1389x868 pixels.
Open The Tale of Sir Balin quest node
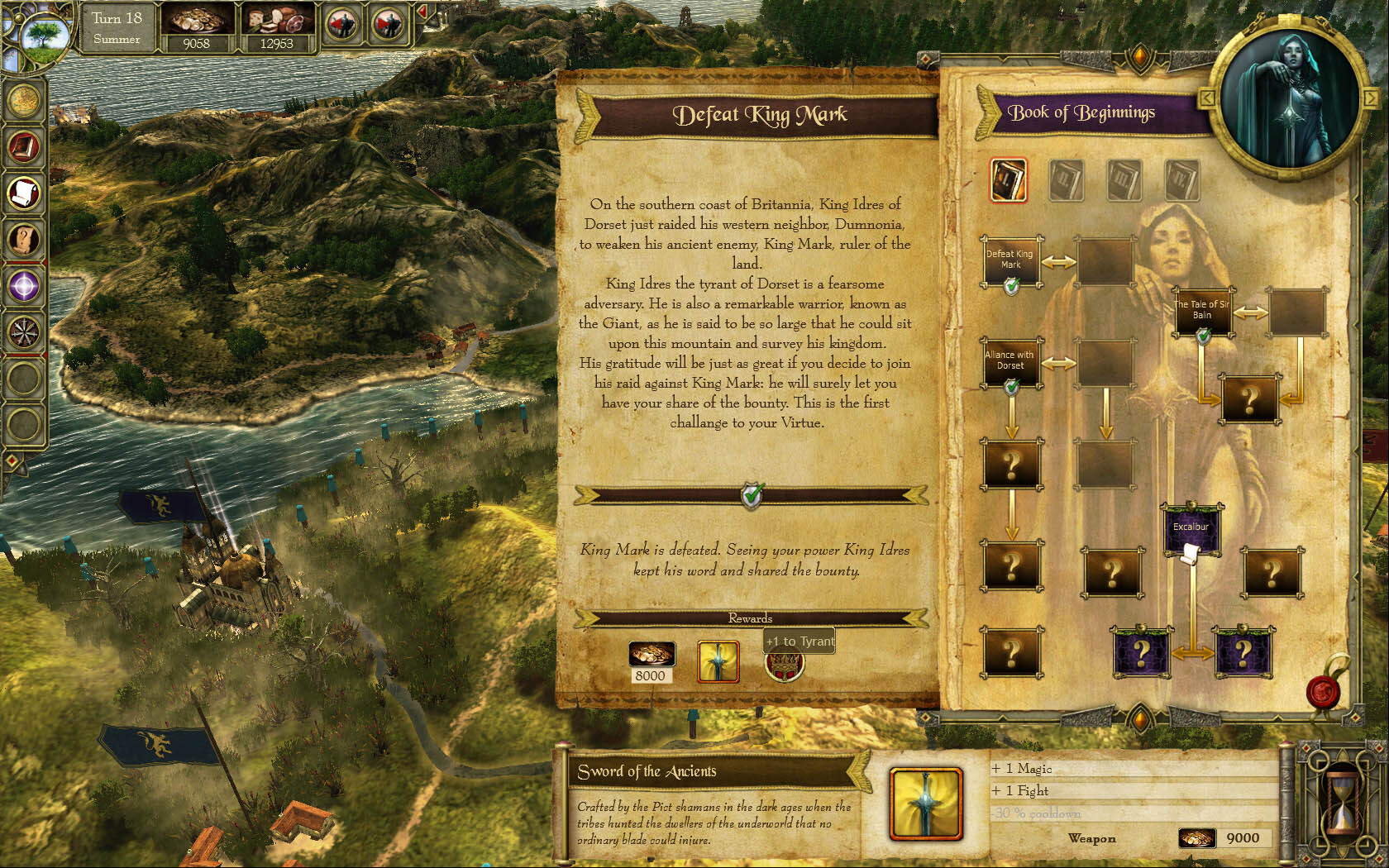1203,309
